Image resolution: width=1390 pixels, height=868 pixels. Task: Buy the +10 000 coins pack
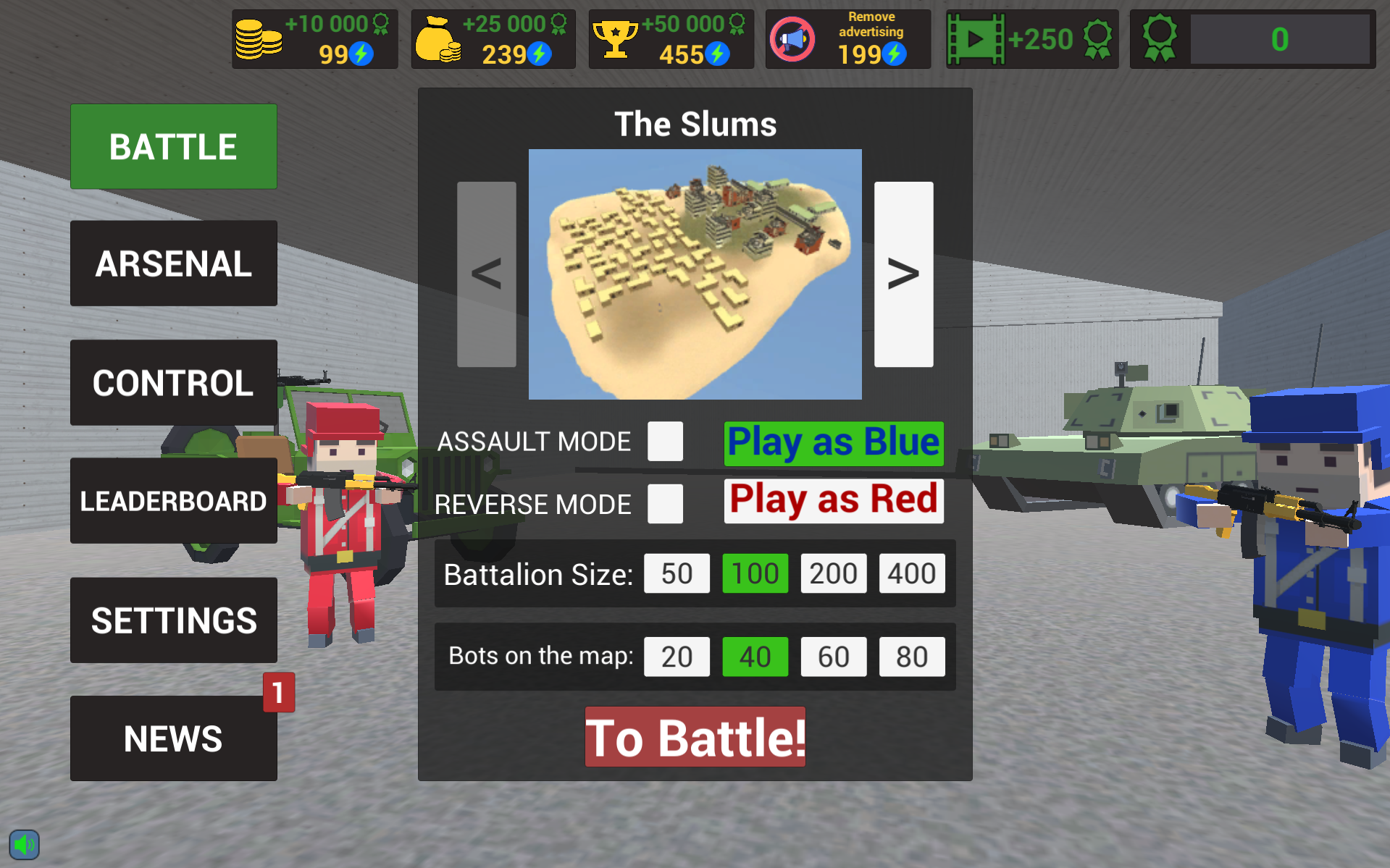coord(314,39)
